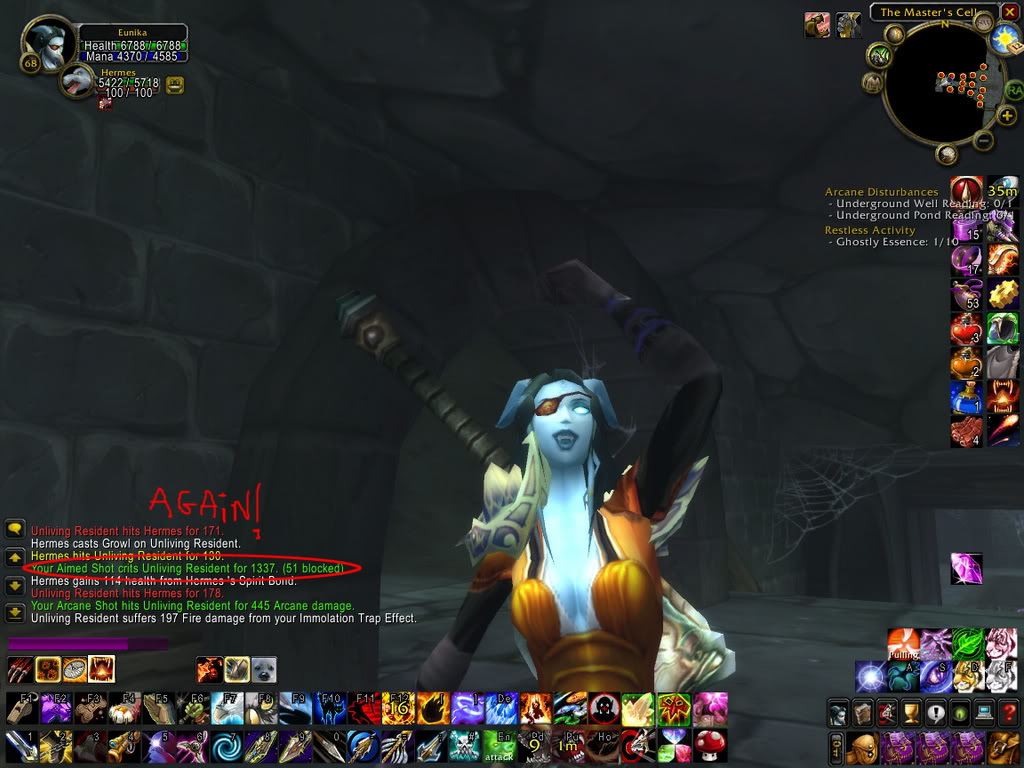Click the pink crystal item icon
Image resolution: width=1024 pixels, height=768 pixels.
click(966, 568)
